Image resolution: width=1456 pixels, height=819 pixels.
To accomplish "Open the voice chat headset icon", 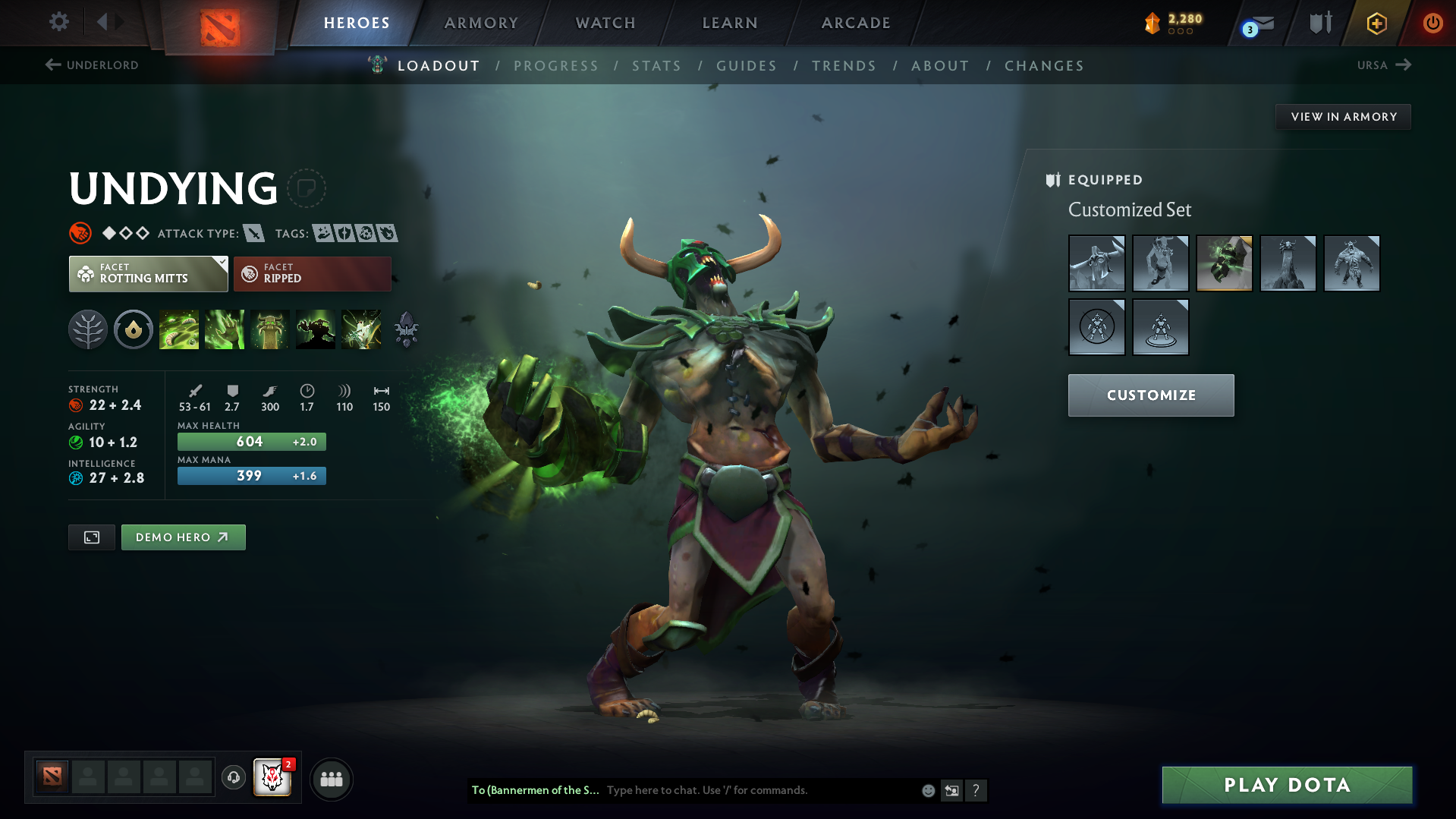I will (234, 779).
